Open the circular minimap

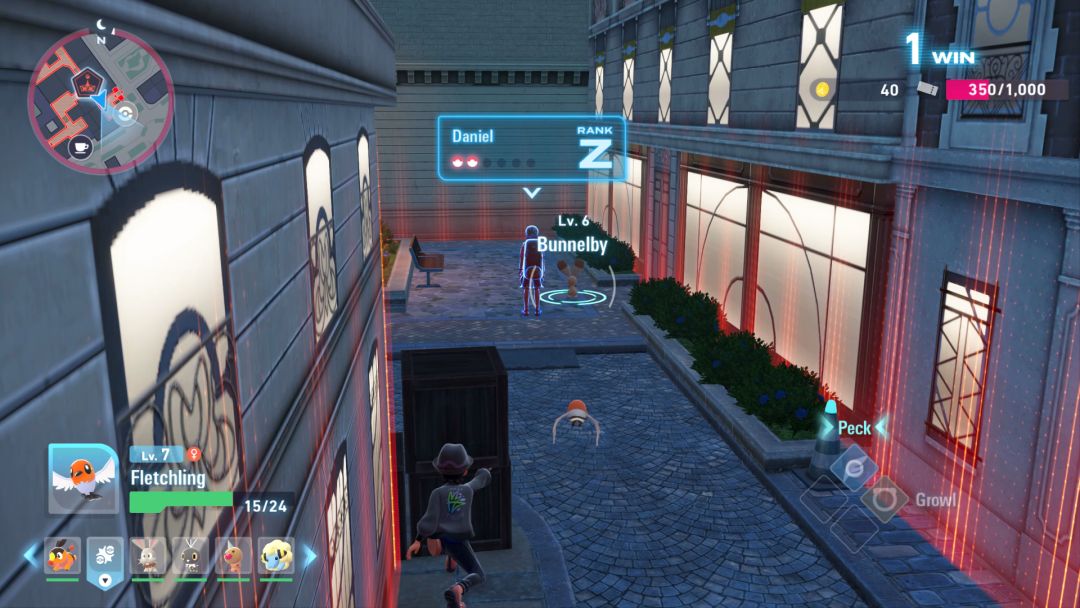tap(100, 100)
